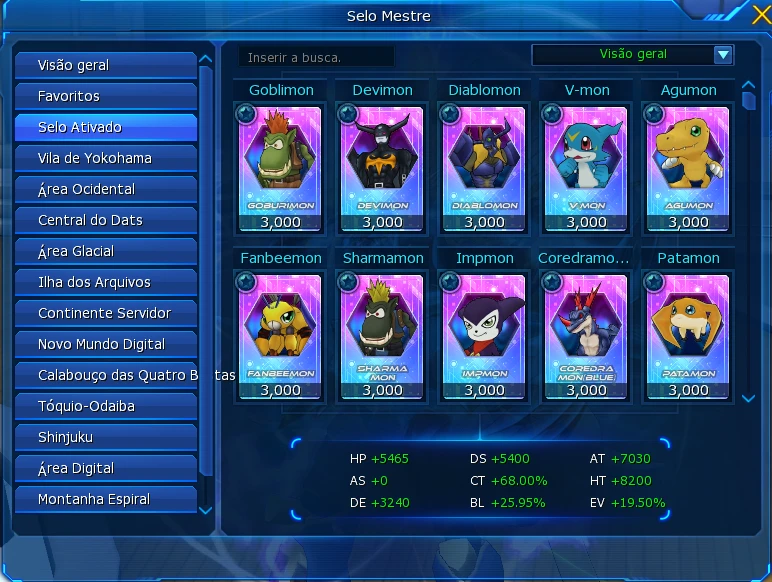The width and height of the screenshot is (772, 582).
Task: Select the Impmon seal card
Action: [x=485, y=328]
